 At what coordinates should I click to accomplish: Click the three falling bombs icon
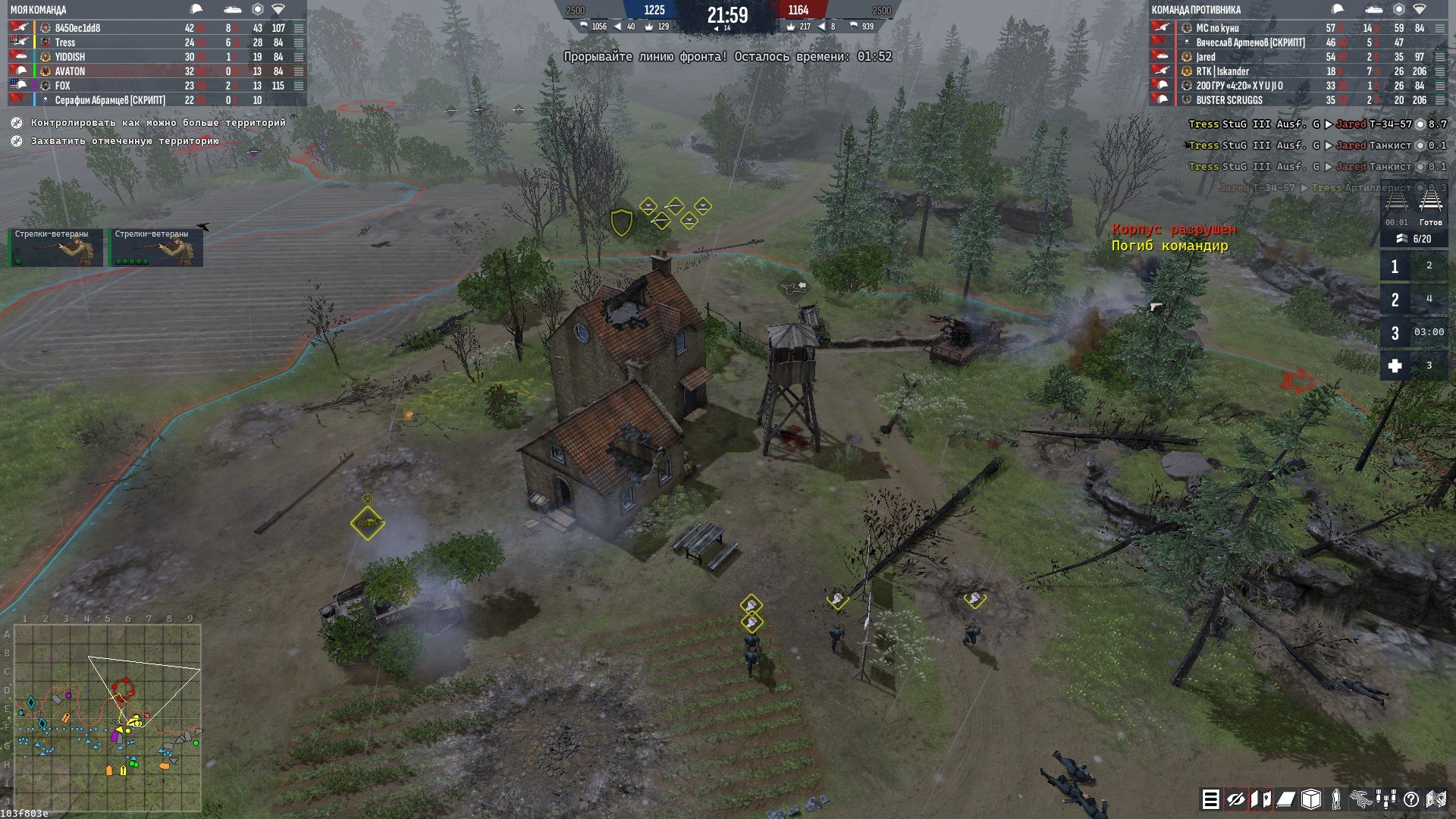pos(1386,799)
